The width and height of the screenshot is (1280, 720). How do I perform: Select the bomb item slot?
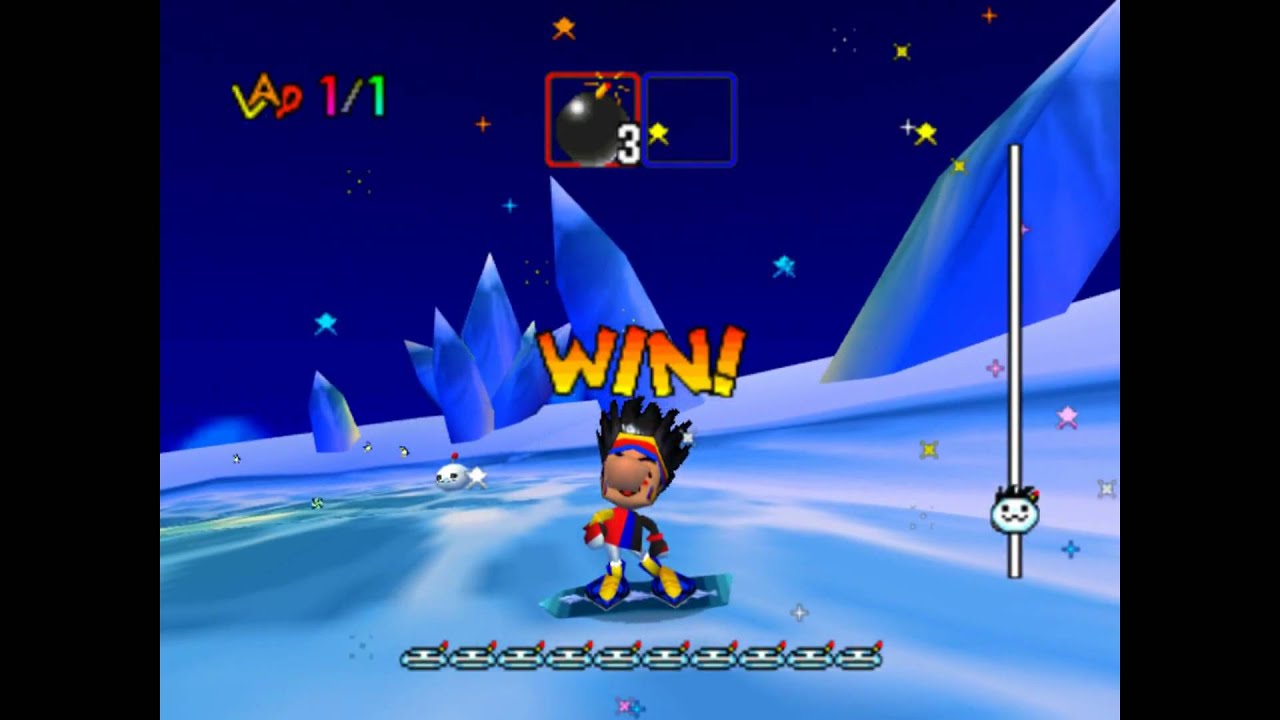coord(592,120)
